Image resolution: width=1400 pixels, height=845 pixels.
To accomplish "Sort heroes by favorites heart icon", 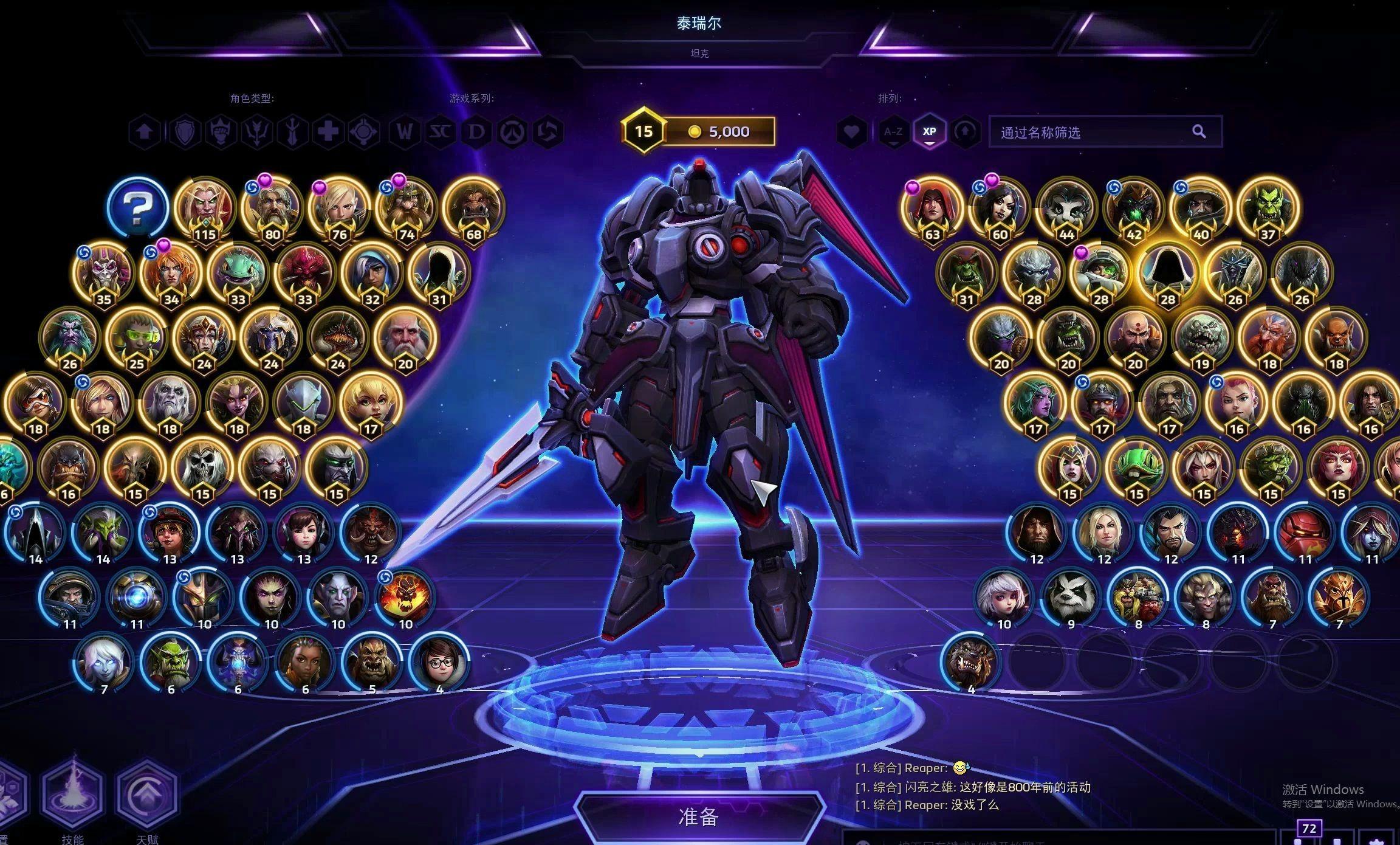I will (x=851, y=132).
